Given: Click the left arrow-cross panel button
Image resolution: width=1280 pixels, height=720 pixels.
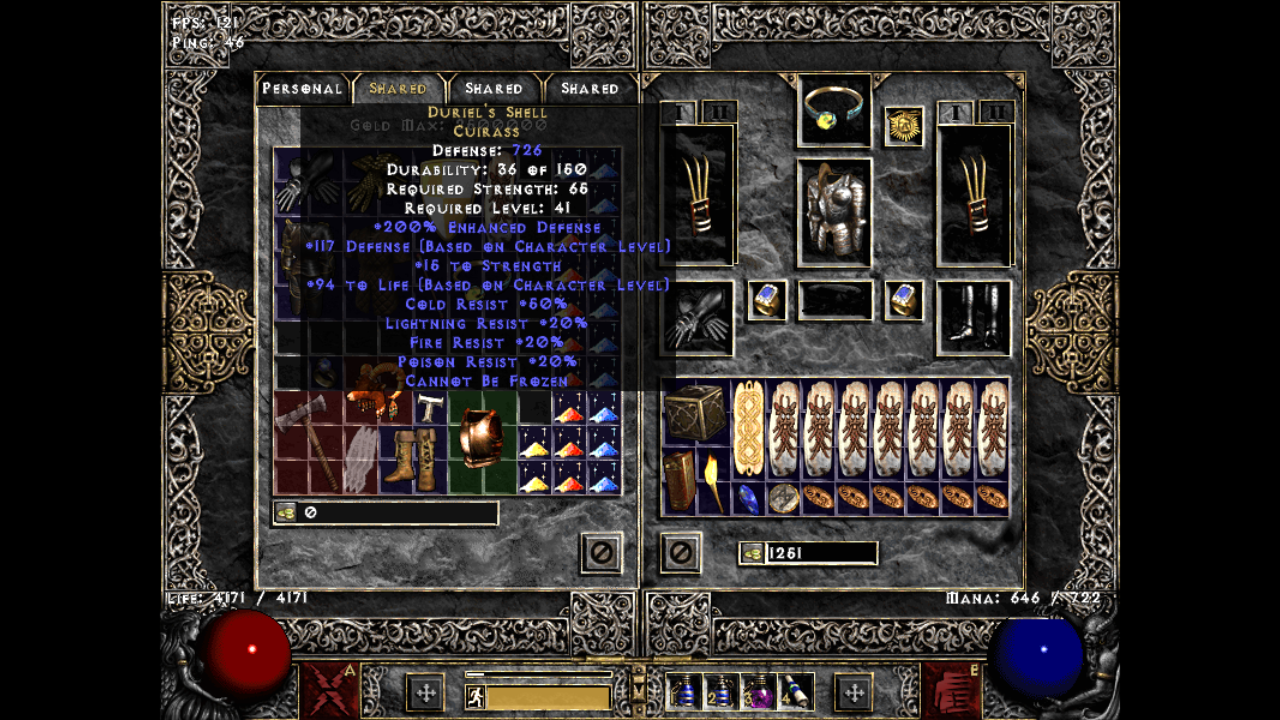Looking at the screenshot, I should coord(427,694).
